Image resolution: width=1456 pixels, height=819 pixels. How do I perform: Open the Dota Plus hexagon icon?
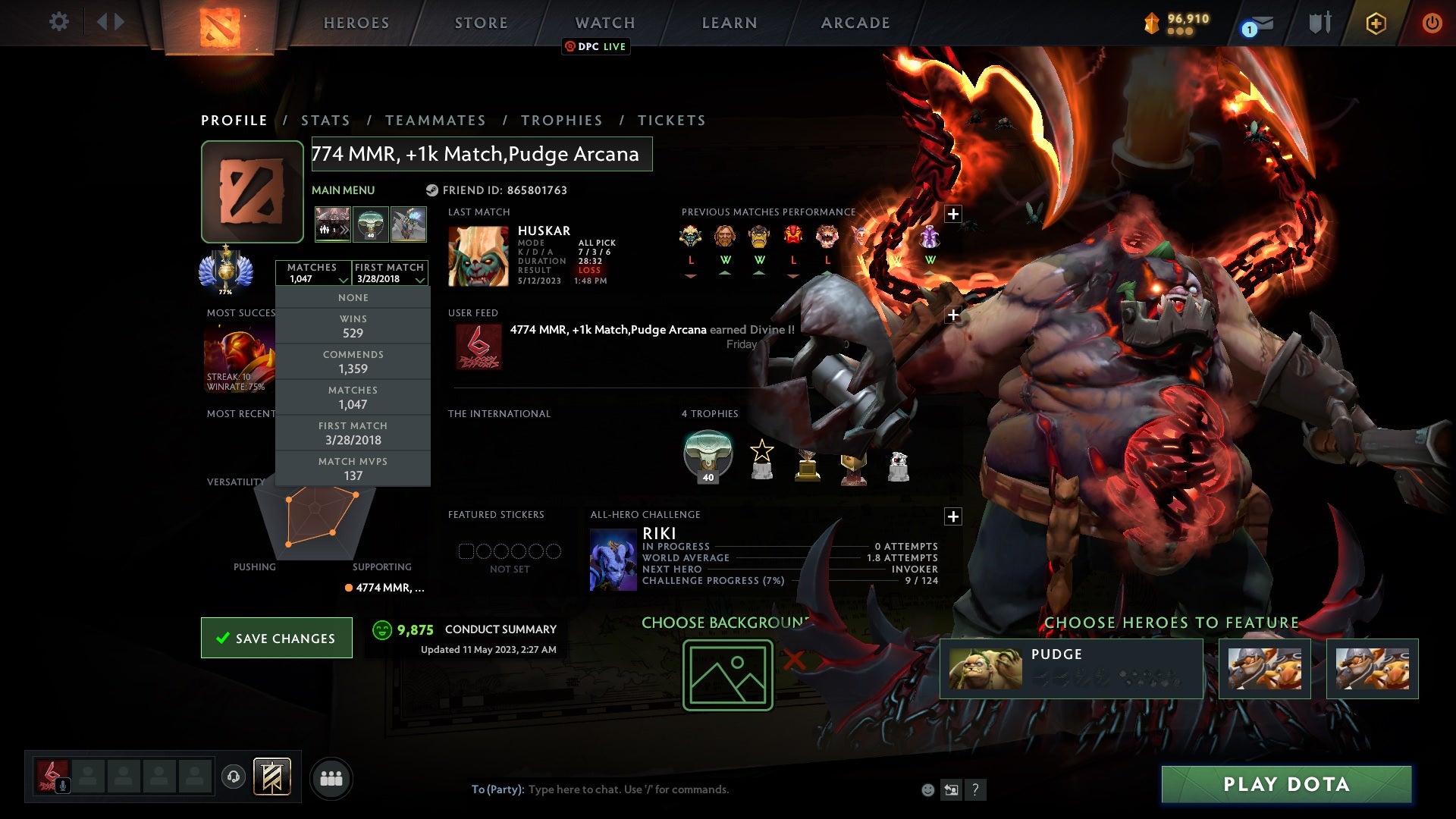pyautogui.click(x=1376, y=23)
